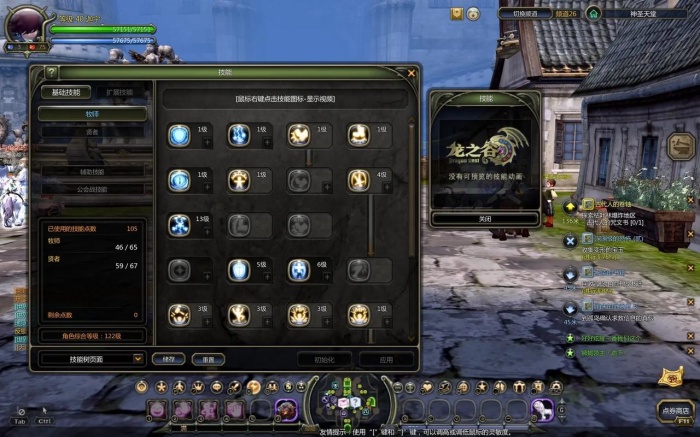Viewport: 700px width, 437px height.
Task: Open the skill window help question mark
Action: (51, 72)
